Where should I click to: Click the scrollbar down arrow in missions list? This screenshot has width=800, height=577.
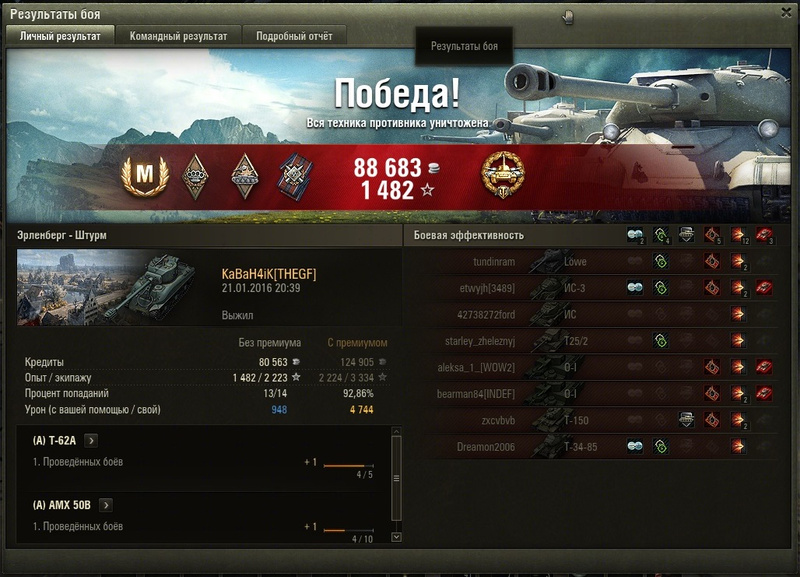tap(397, 537)
